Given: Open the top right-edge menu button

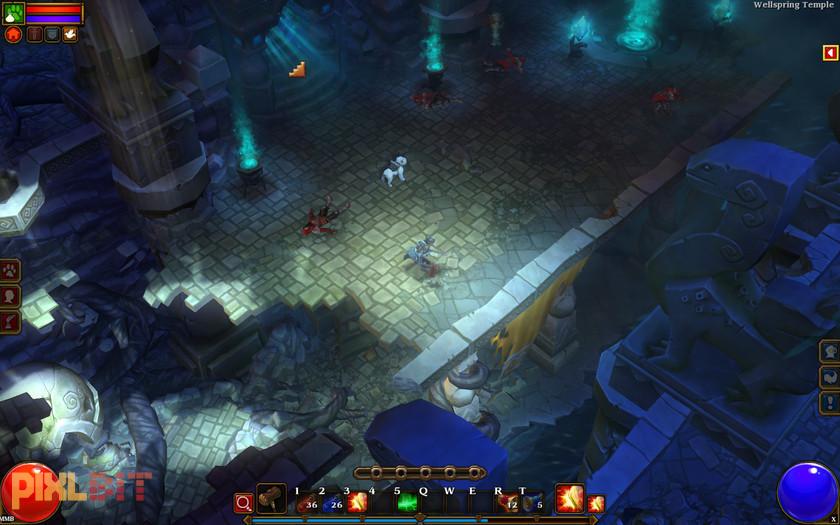Looking at the screenshot, I should click(x=830, y=352).
